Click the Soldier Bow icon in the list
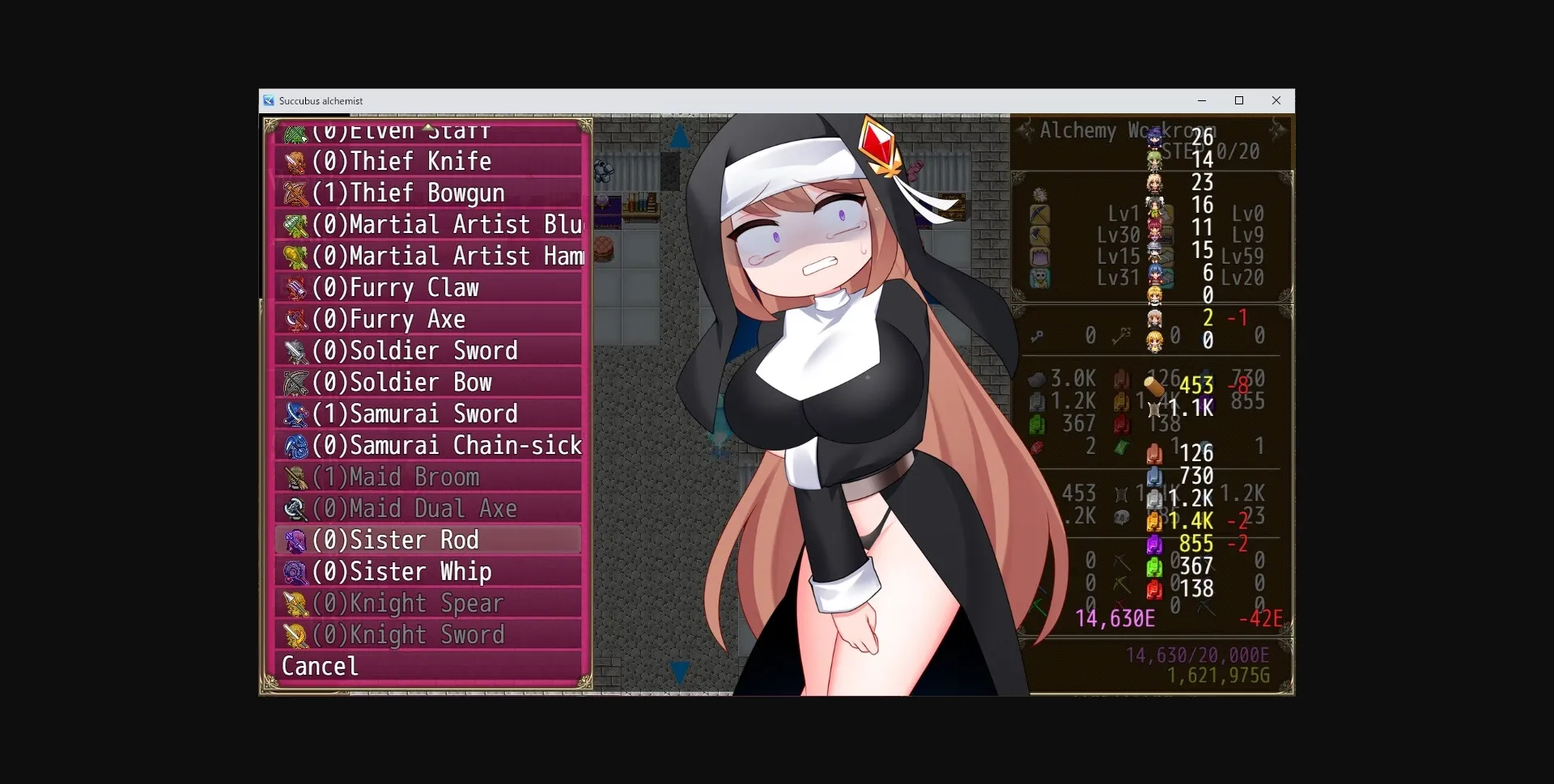 tap(296, 382)
